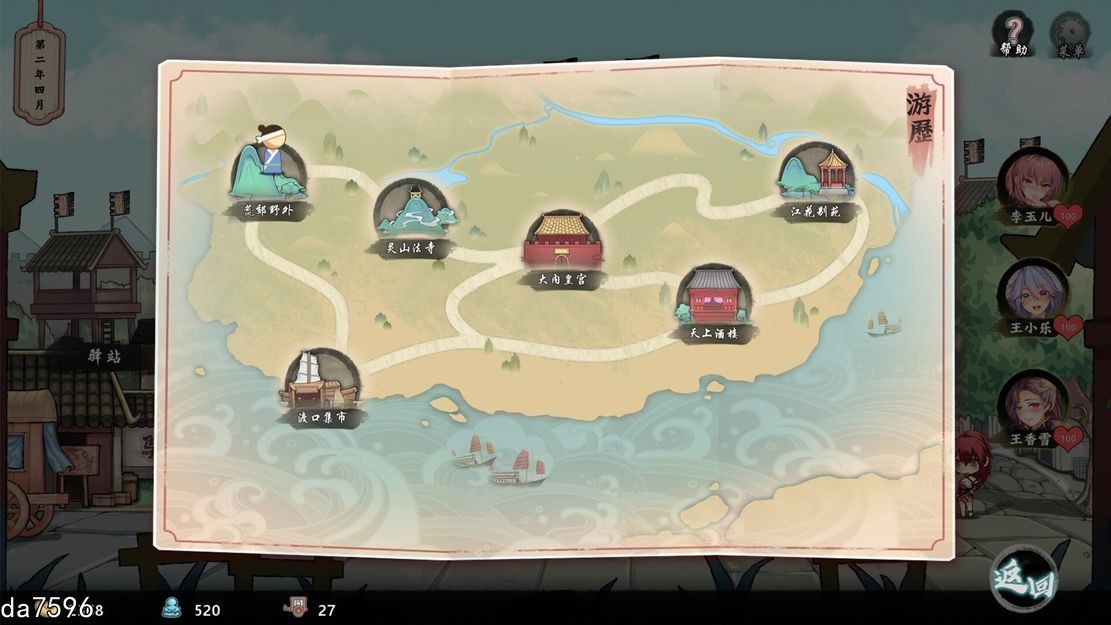Click the 返回 return button
This screenshot has width=1111, height=625.
[1022, 578]
